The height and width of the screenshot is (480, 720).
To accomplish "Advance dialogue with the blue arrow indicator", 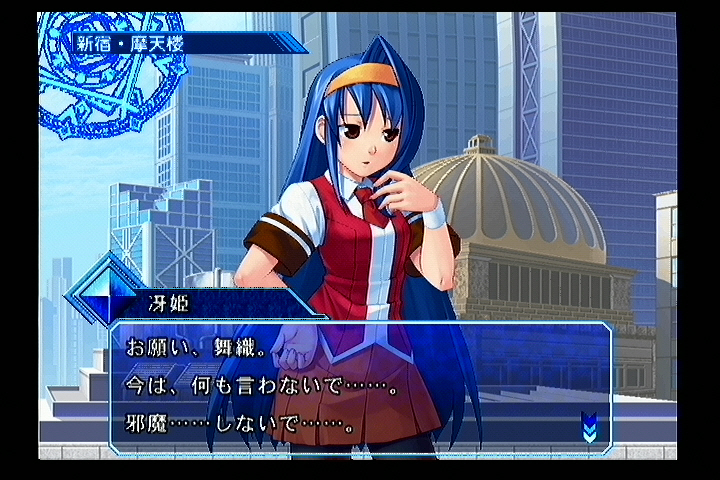I will [x=589, y=427].
